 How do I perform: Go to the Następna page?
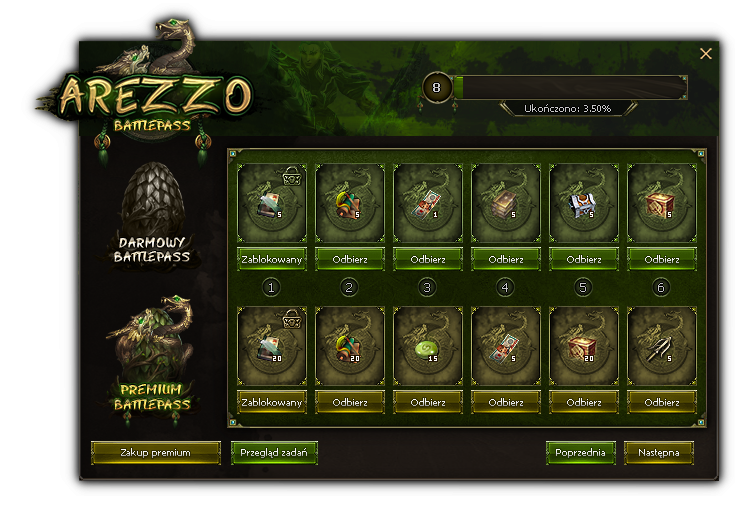click(658, 453)
